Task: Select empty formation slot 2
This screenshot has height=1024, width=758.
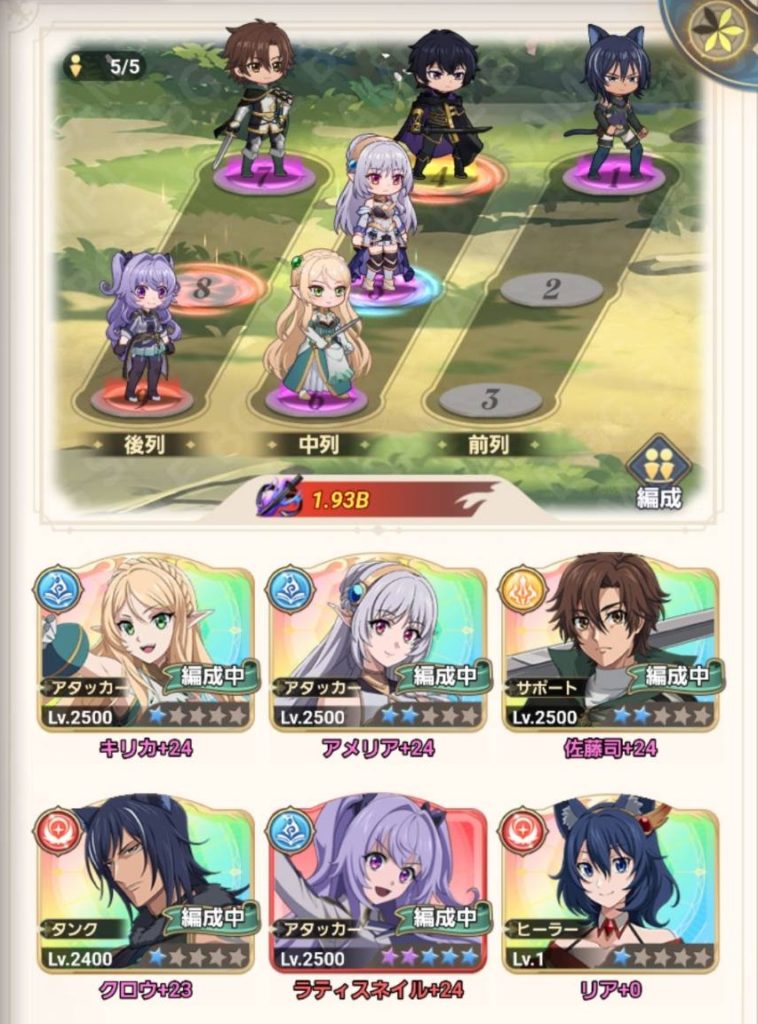Action: [551, 290]
